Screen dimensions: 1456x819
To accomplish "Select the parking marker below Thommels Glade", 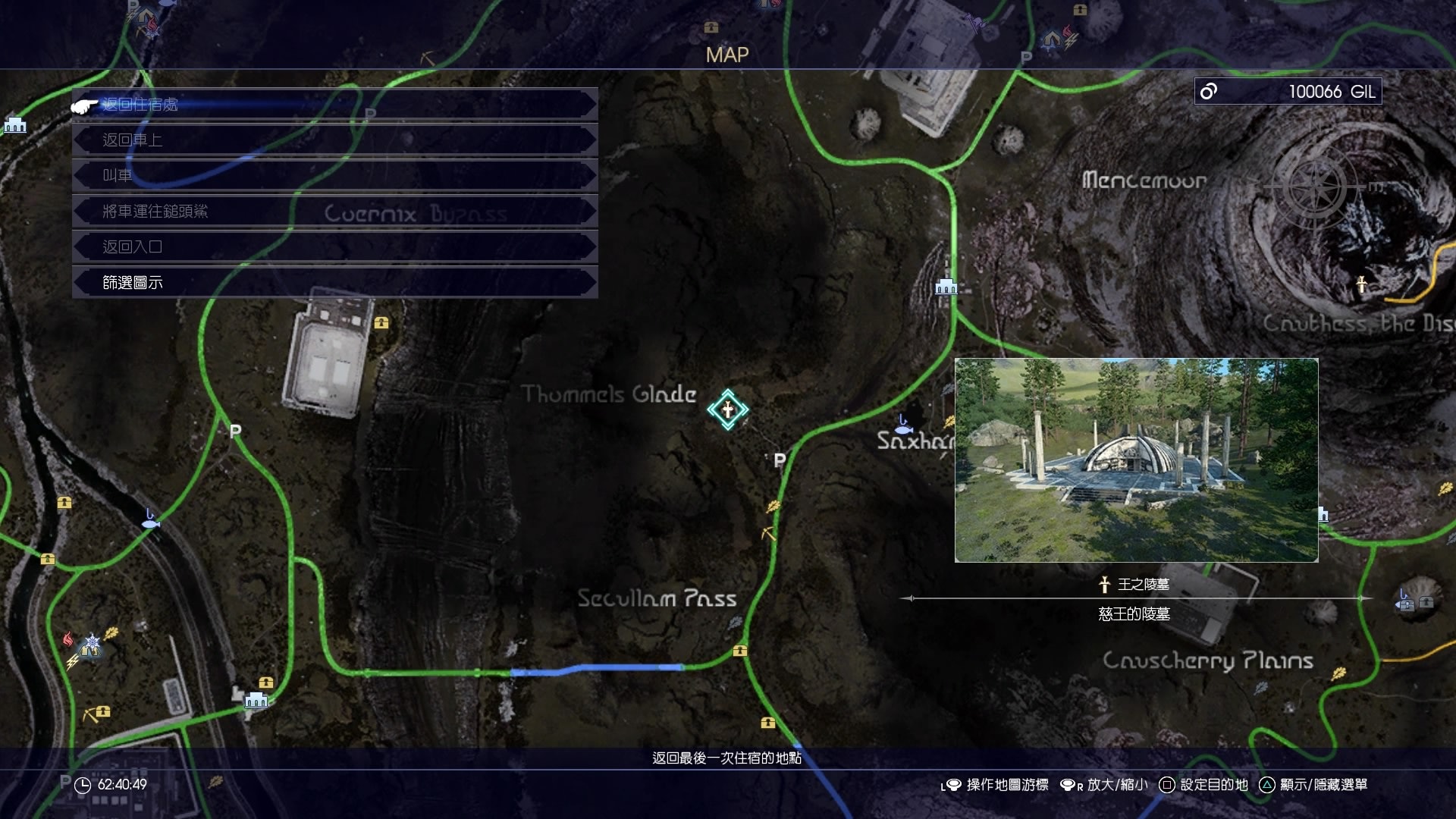I will [780, 460].
